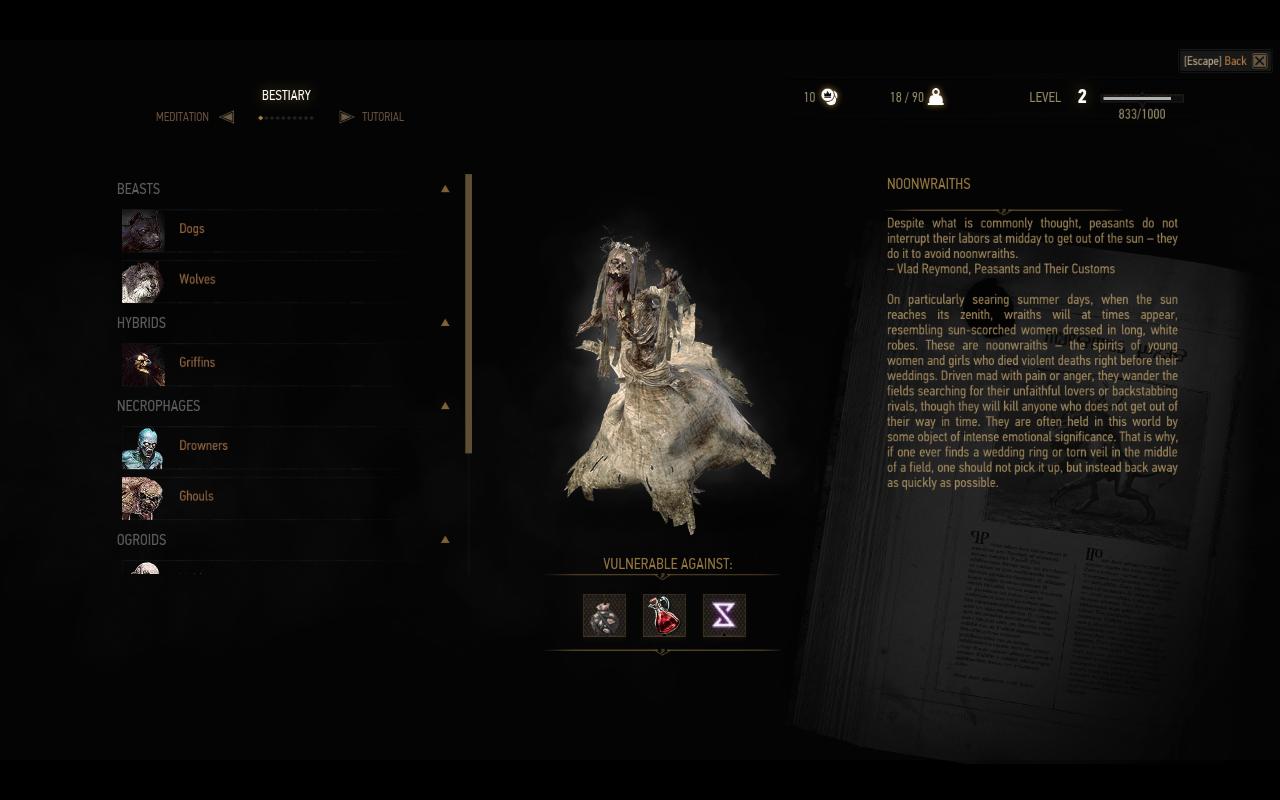Click the purple hourglass sign icon
1280x800 pixels.
click(724, 616)
